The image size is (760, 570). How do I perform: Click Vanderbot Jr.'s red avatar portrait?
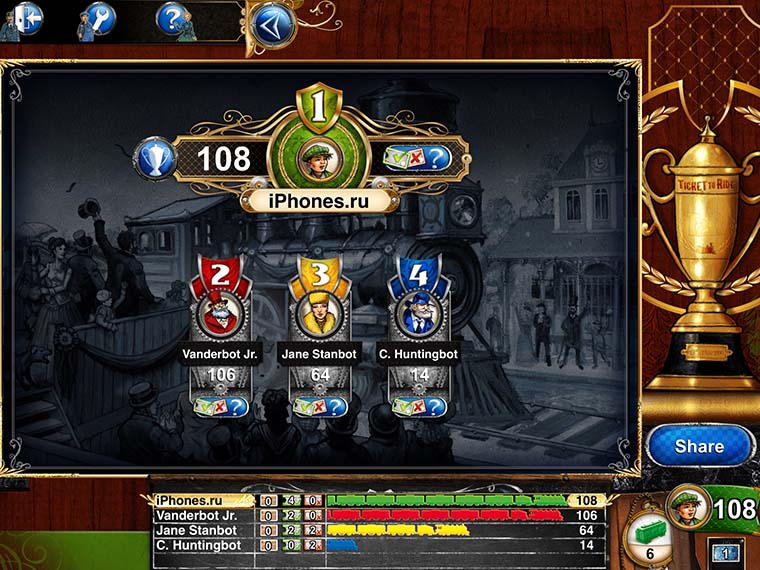coord(220,314)
